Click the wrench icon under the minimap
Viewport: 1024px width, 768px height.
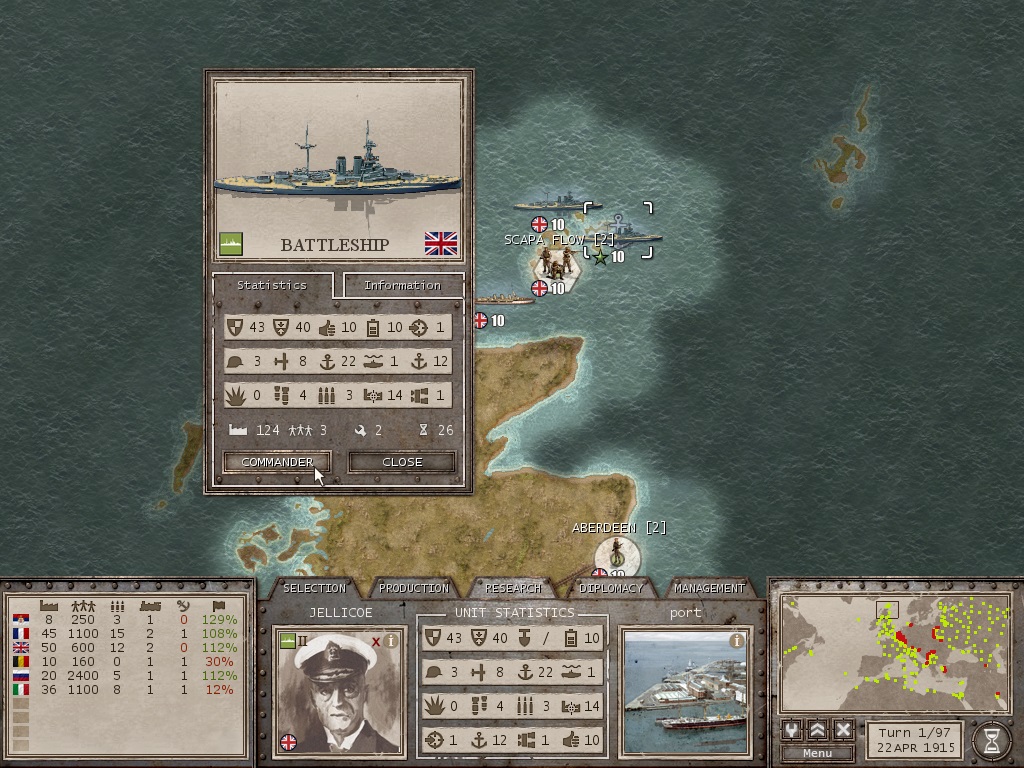coord(793,729)
